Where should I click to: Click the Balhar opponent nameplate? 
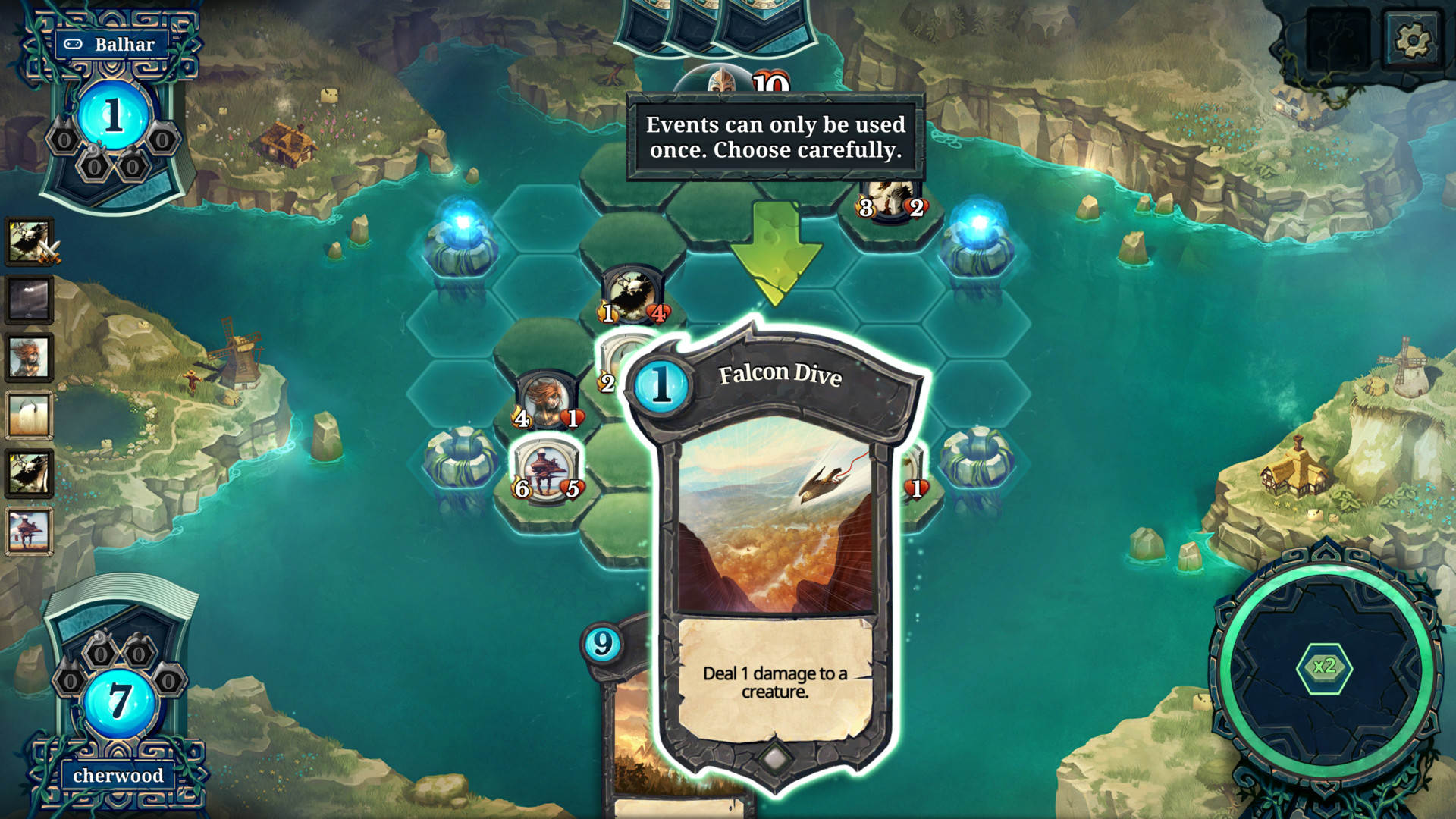(x=114, y=44)
